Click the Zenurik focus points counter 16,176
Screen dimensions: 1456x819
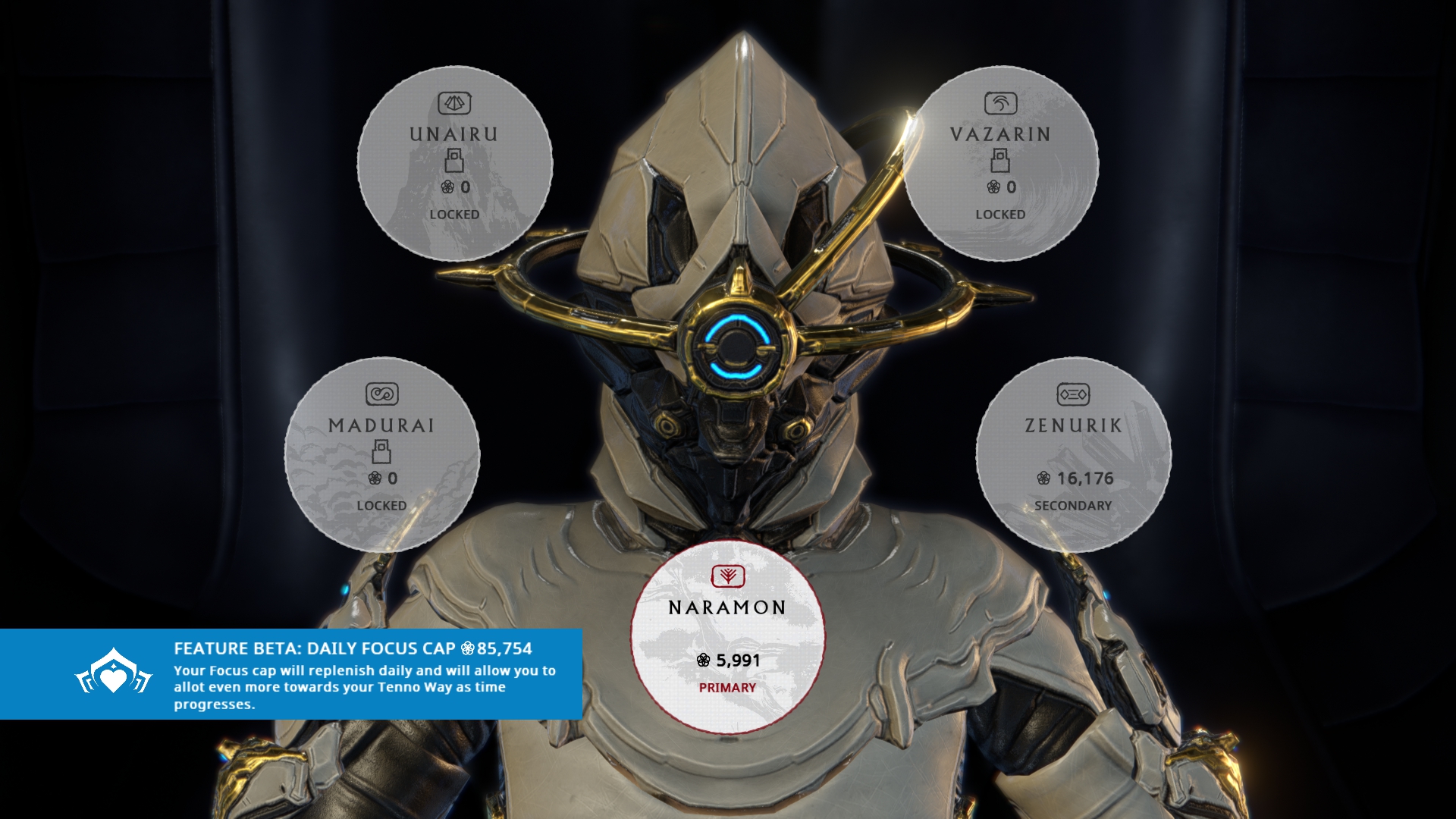pyautogui.click(x=1077, y=479)
